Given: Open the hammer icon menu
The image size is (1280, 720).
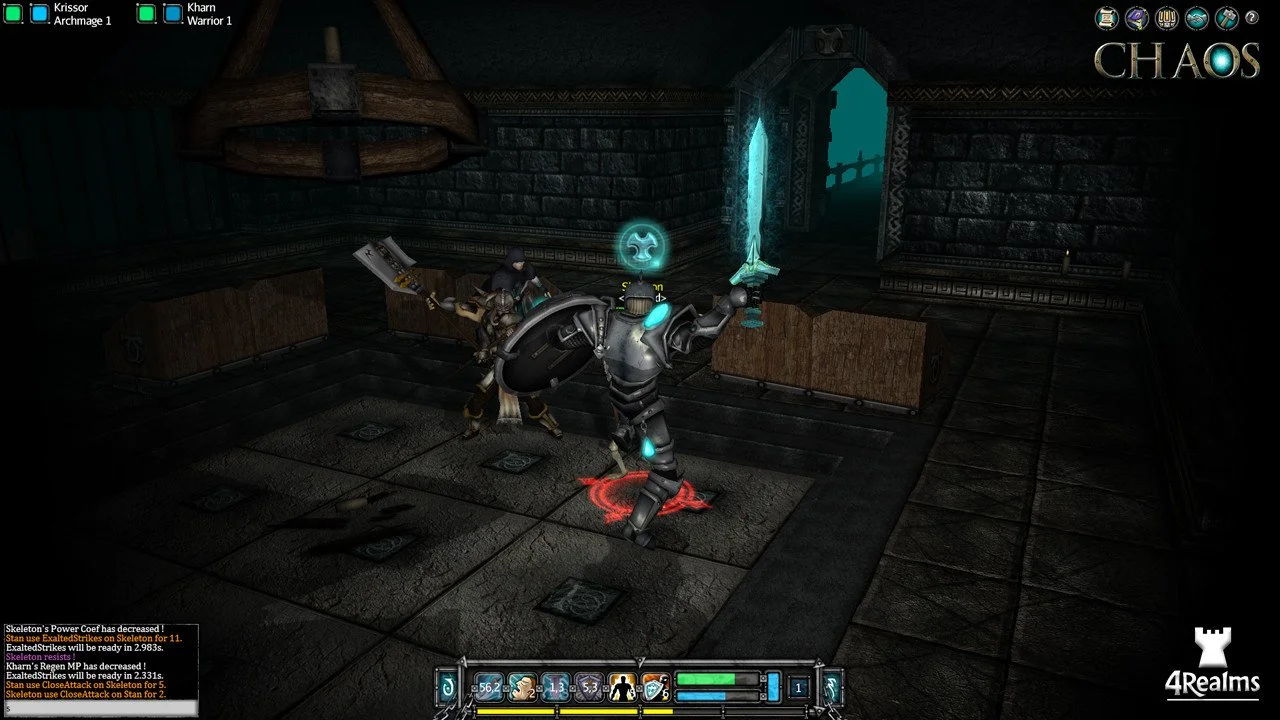Looking at the screenshot, I should 1226,17.
